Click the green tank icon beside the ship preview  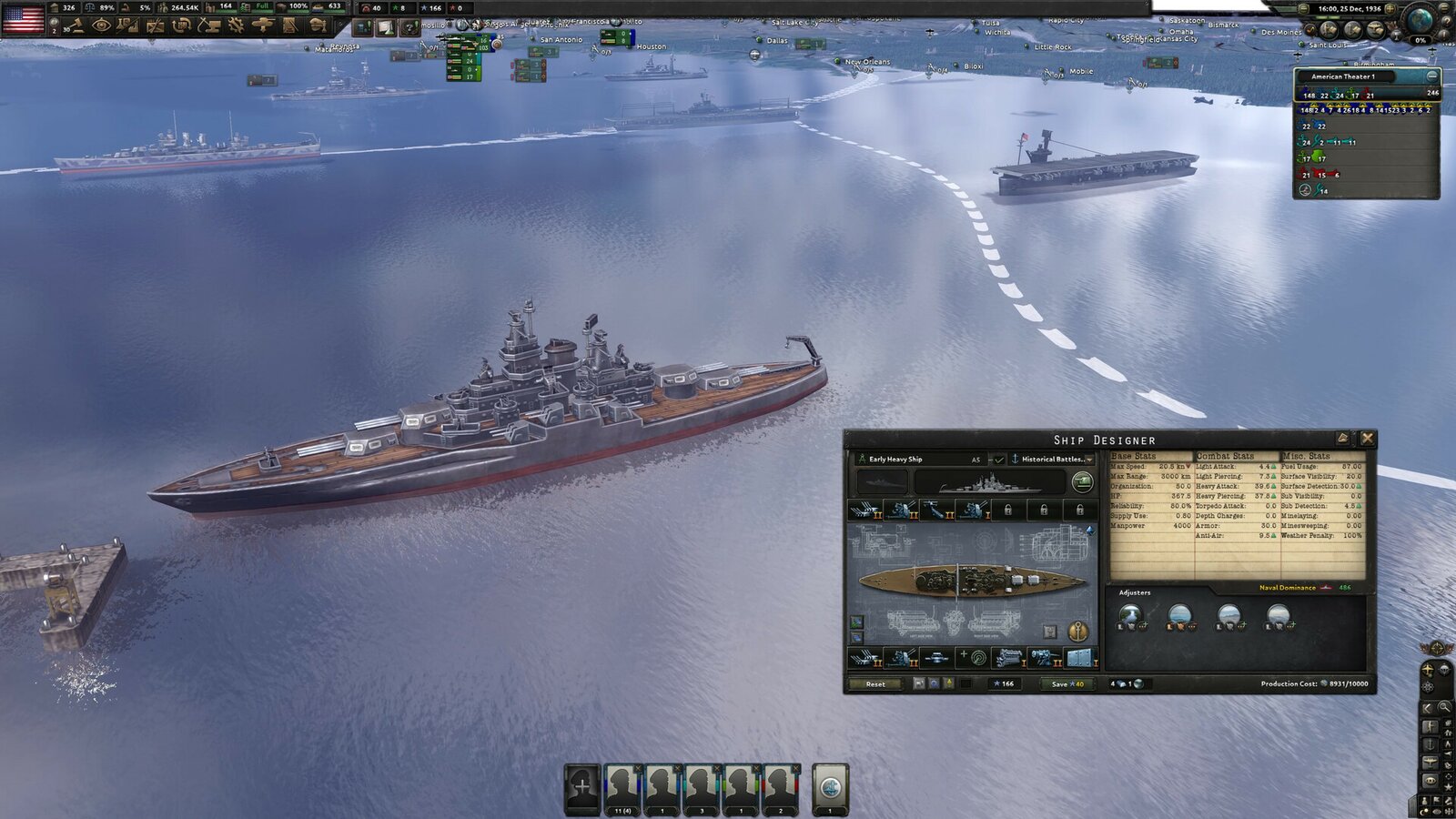point(1082,484)
